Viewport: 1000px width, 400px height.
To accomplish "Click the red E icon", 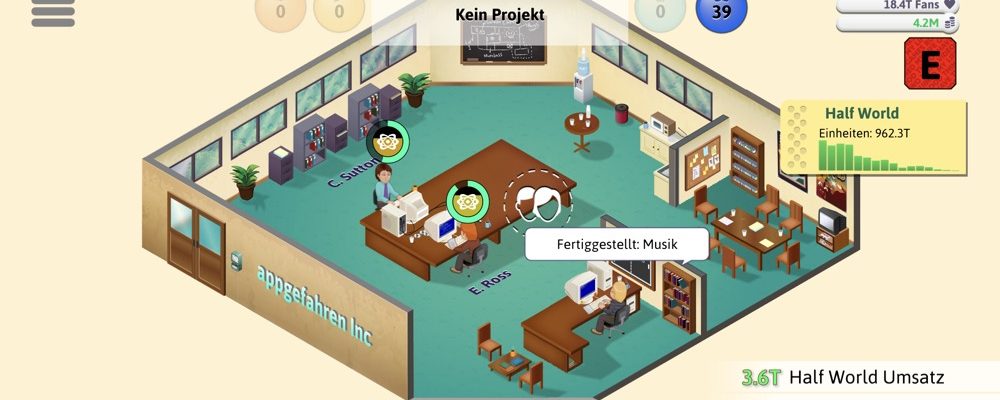I will click(929, 65).
